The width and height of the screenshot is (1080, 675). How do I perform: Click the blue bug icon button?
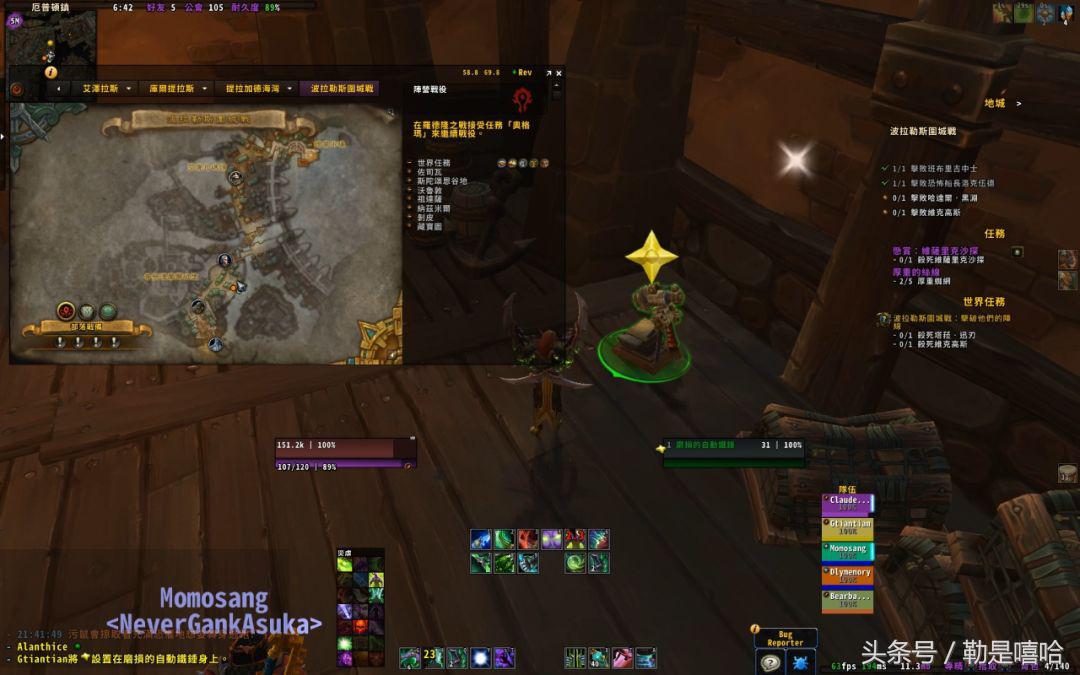(x=801, y=661)
